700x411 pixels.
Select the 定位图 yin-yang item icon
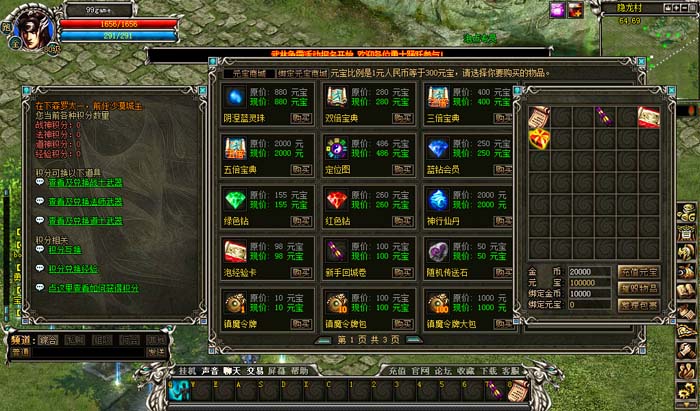(x=335, y=150)
